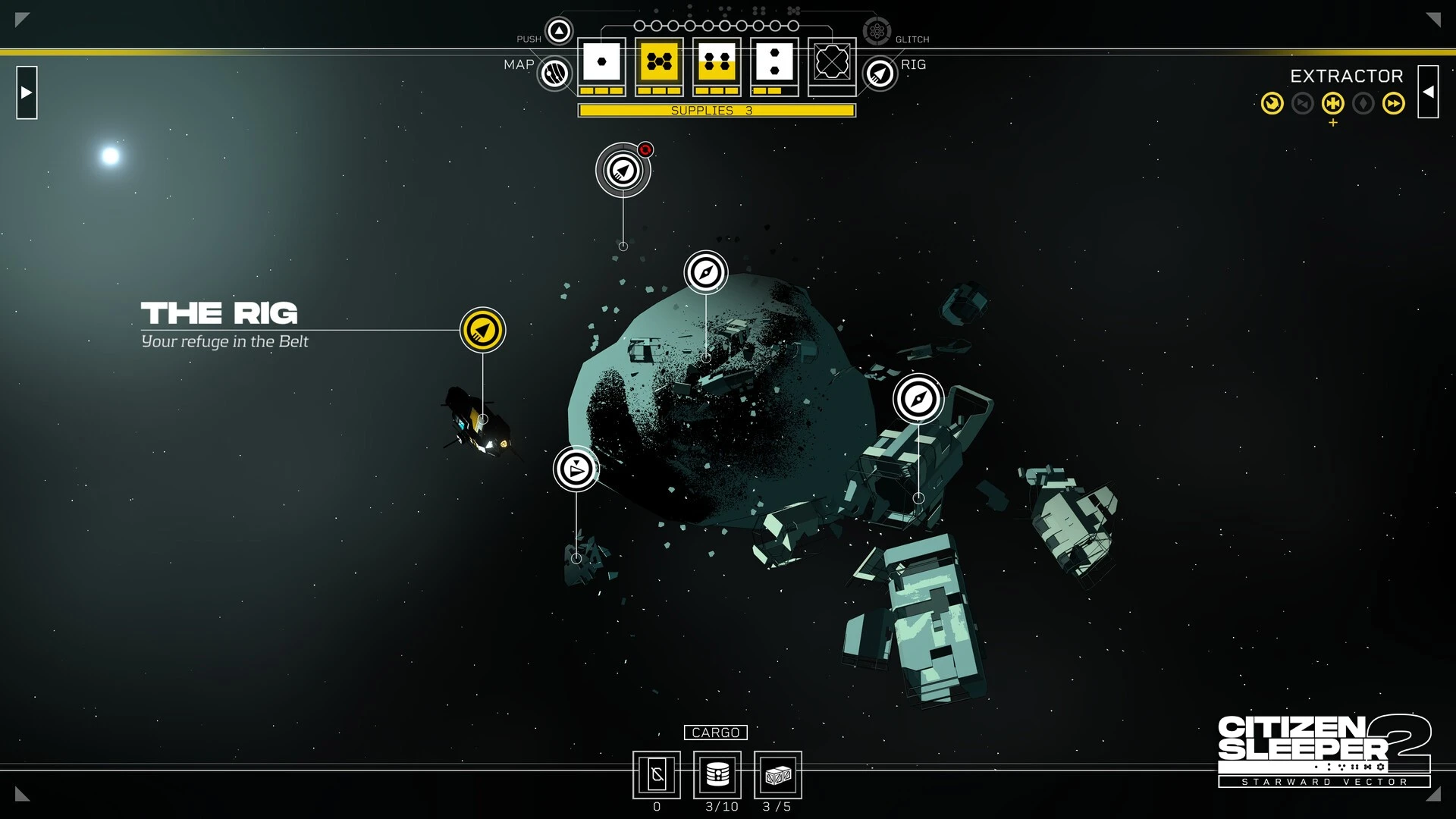Select the white one-pip die
The image size is (1456, 819).
point(602,62)
